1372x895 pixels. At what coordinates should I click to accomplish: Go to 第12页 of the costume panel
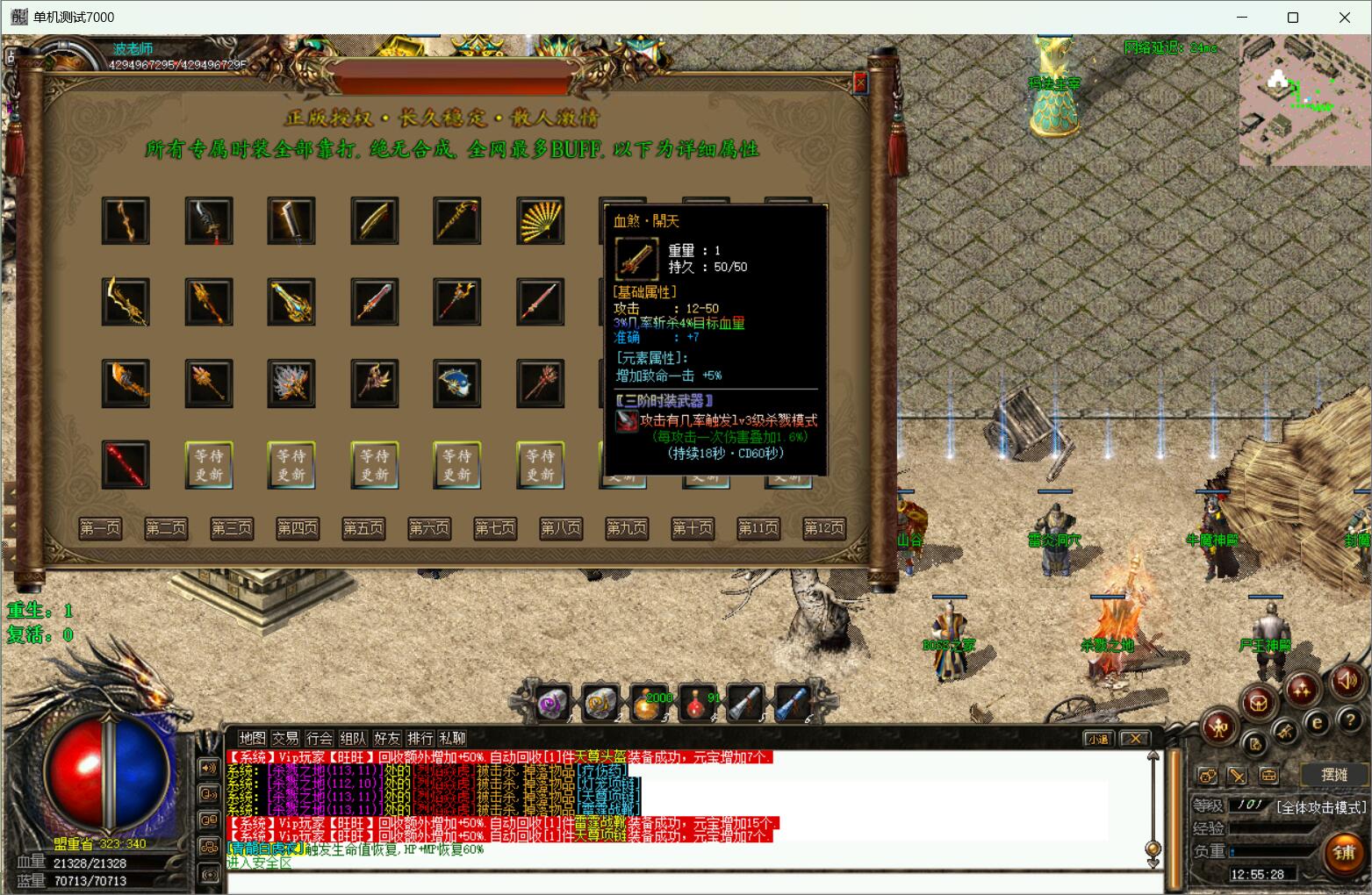coord(824,527)
